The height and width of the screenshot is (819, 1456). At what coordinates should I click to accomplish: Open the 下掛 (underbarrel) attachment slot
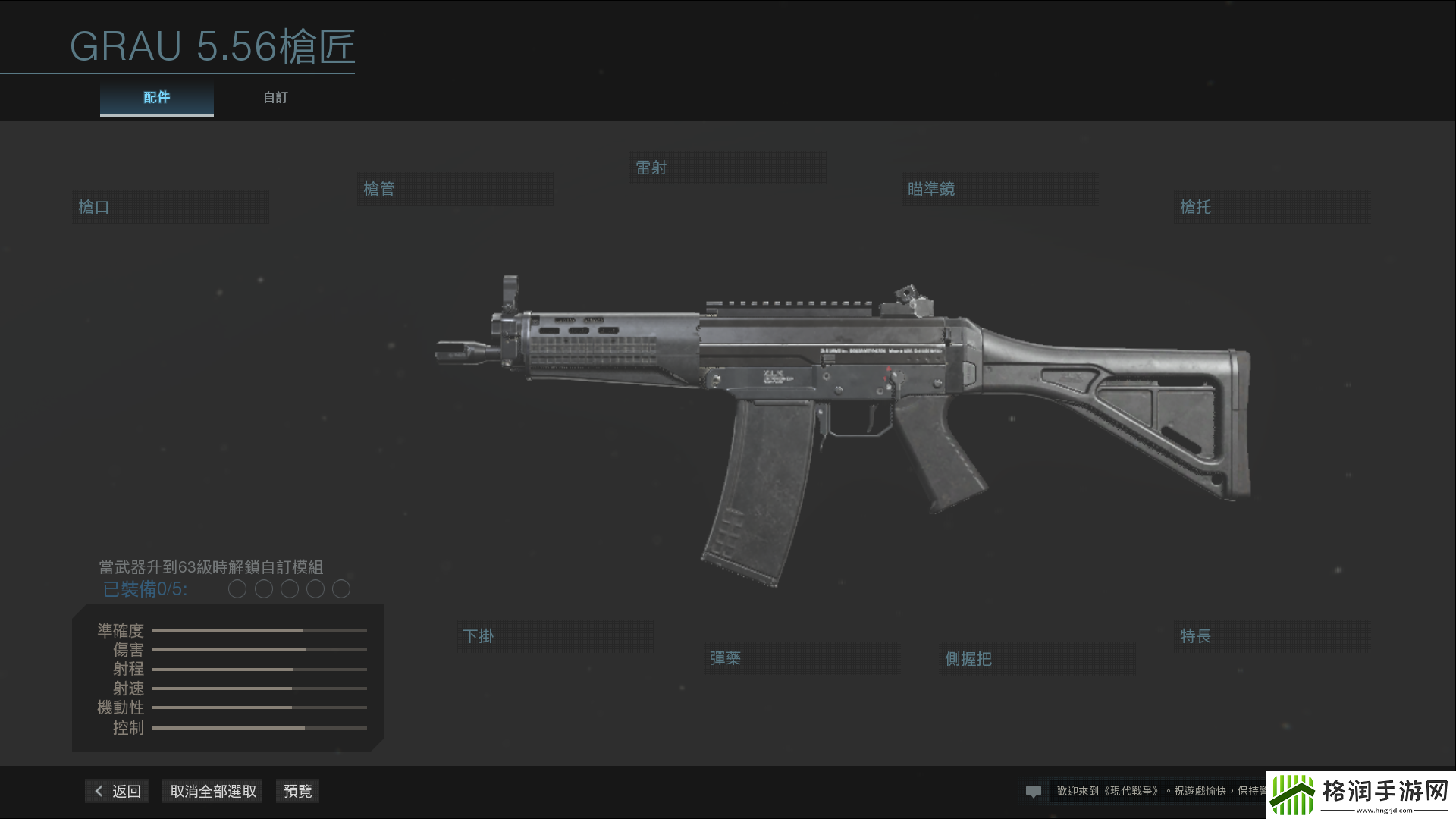(x=554, y=636)
